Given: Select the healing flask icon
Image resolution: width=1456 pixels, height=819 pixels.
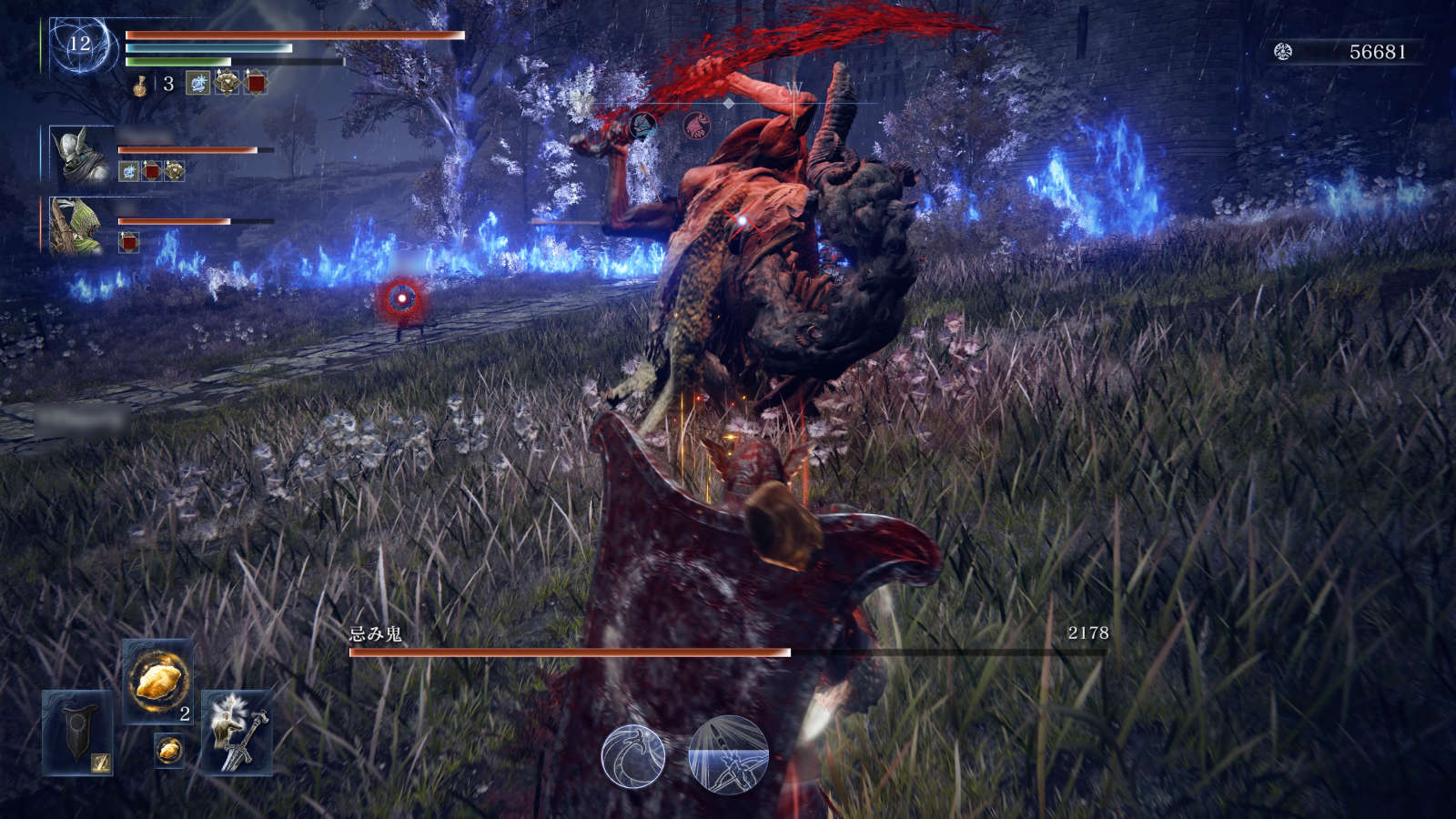Looking at the screenshot, I should (x=140, y=85).
